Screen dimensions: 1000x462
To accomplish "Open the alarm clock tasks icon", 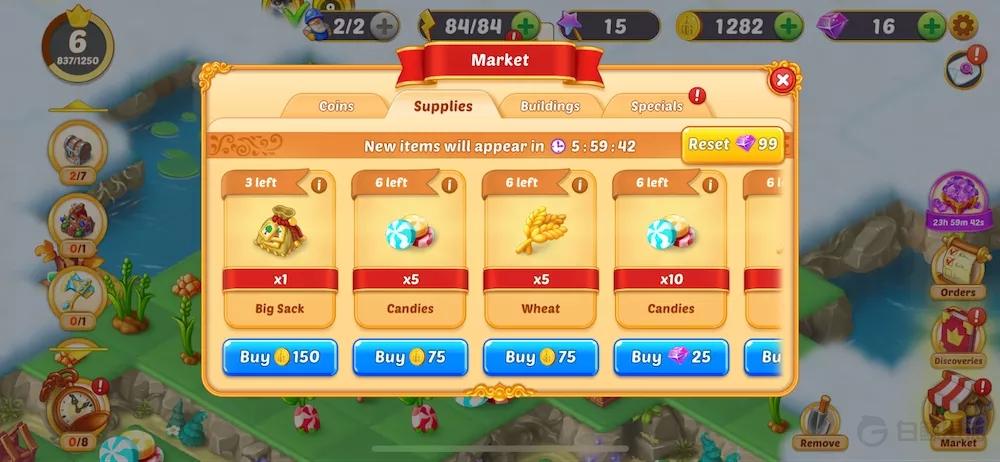I will [75, 407].
